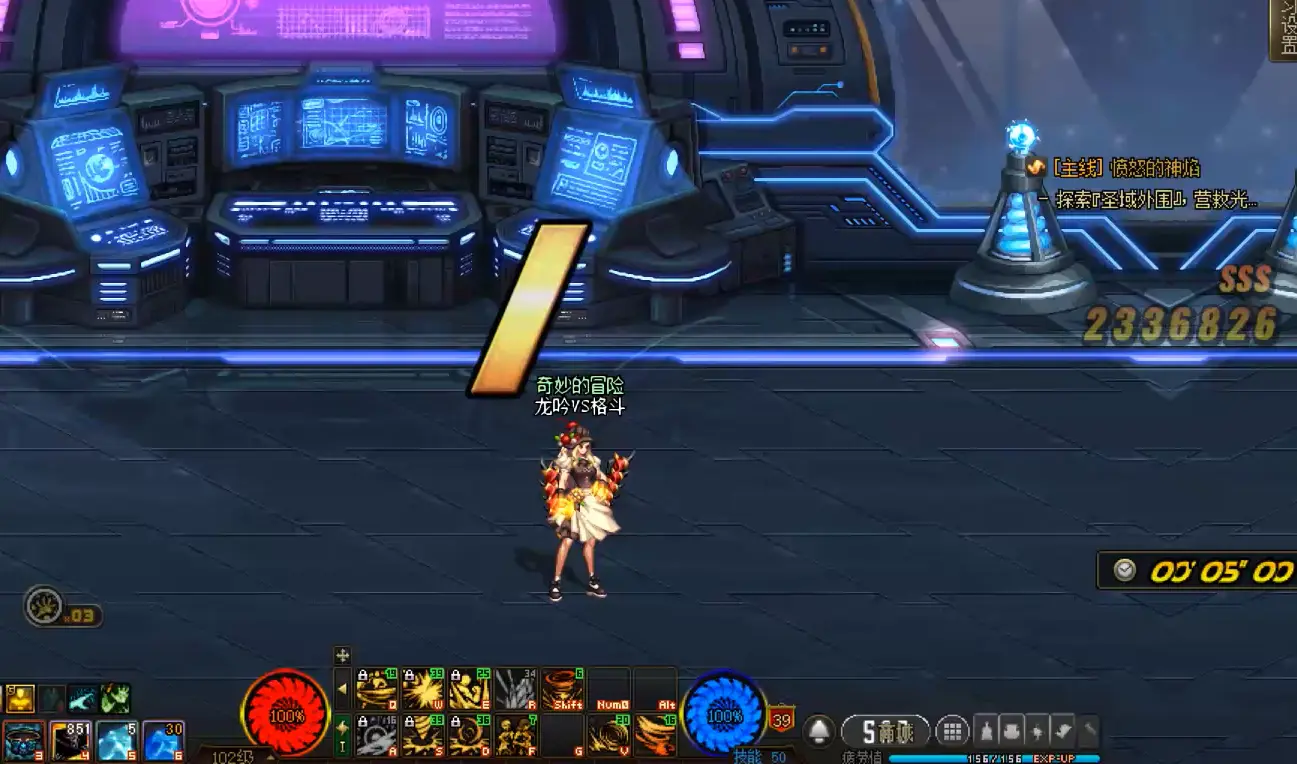The height and width of the screenshot is (764, 1297).
Task: Click the bell notification icon
Action: click(x=819, y=731)
